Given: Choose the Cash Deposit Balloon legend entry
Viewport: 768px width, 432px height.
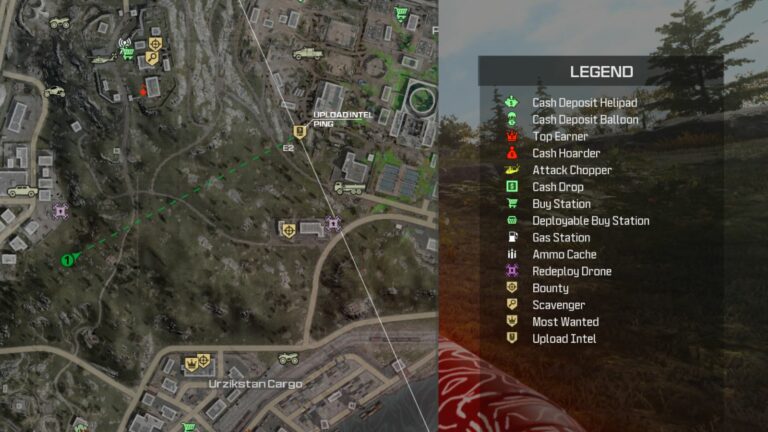Looking at the screenshot, I should tap(584, 119).
